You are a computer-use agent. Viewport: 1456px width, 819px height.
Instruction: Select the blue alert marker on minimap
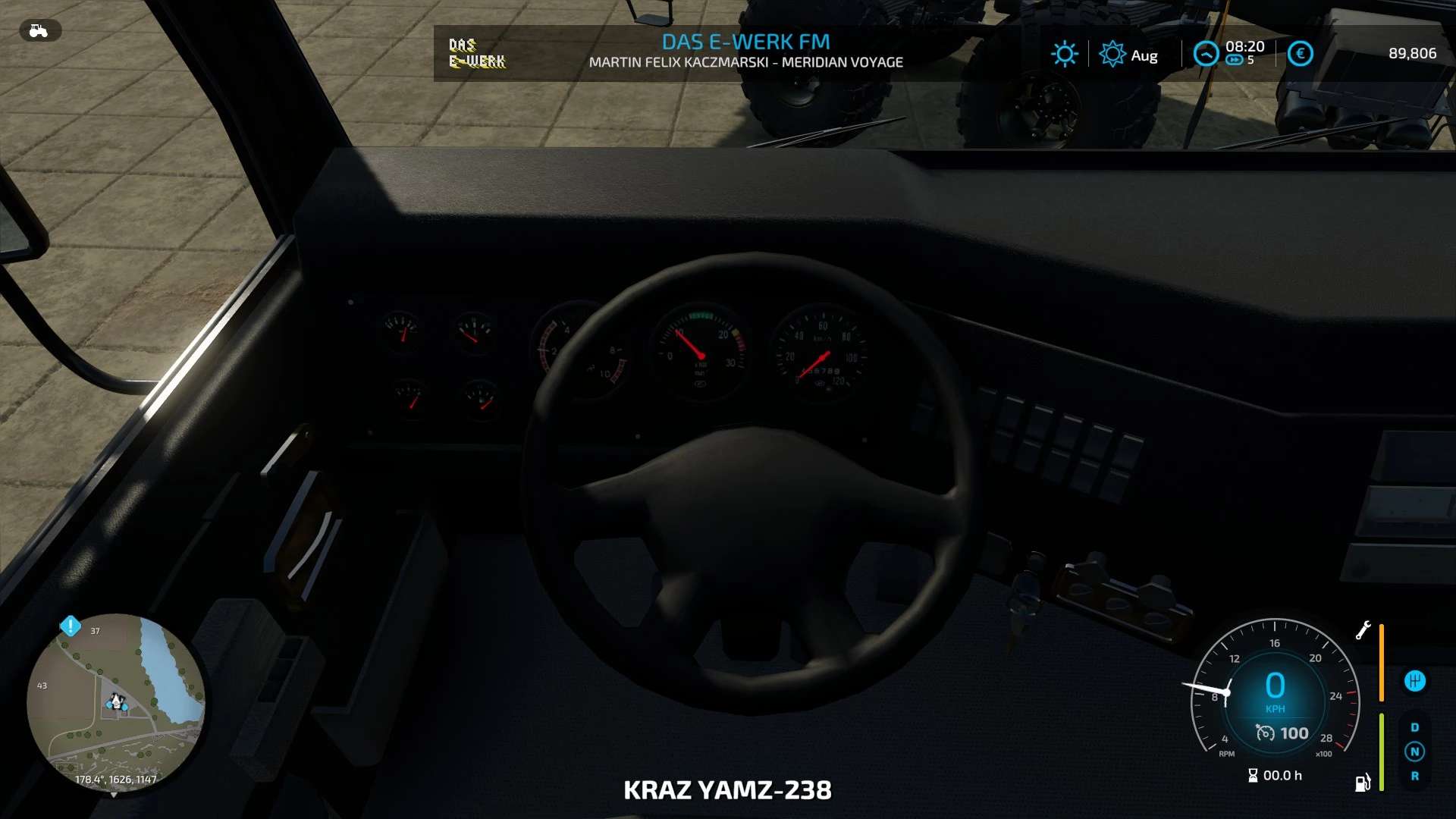(71, 626)
